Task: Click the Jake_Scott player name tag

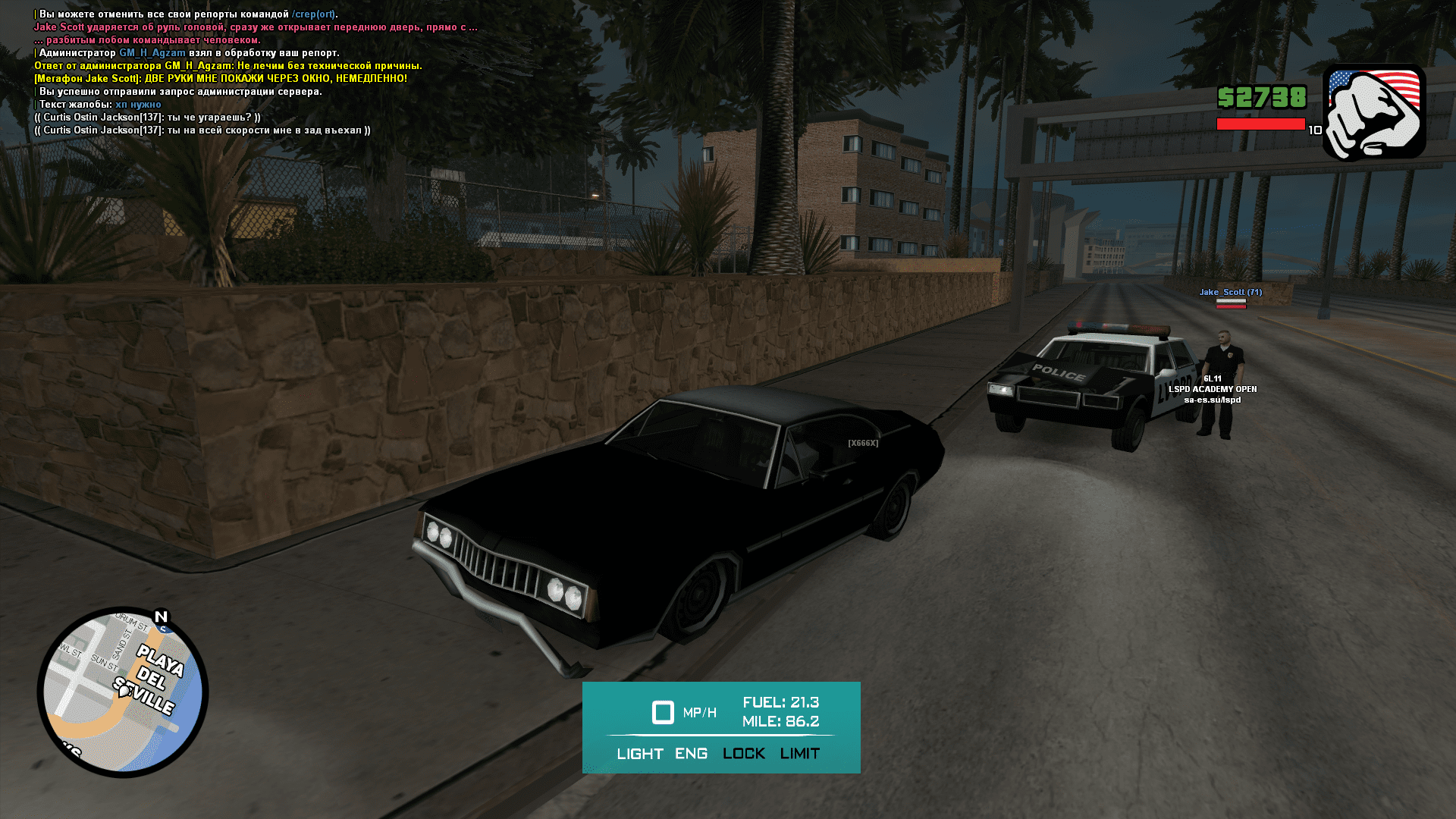Action: pyautogui.click(x=1230, y=293)
